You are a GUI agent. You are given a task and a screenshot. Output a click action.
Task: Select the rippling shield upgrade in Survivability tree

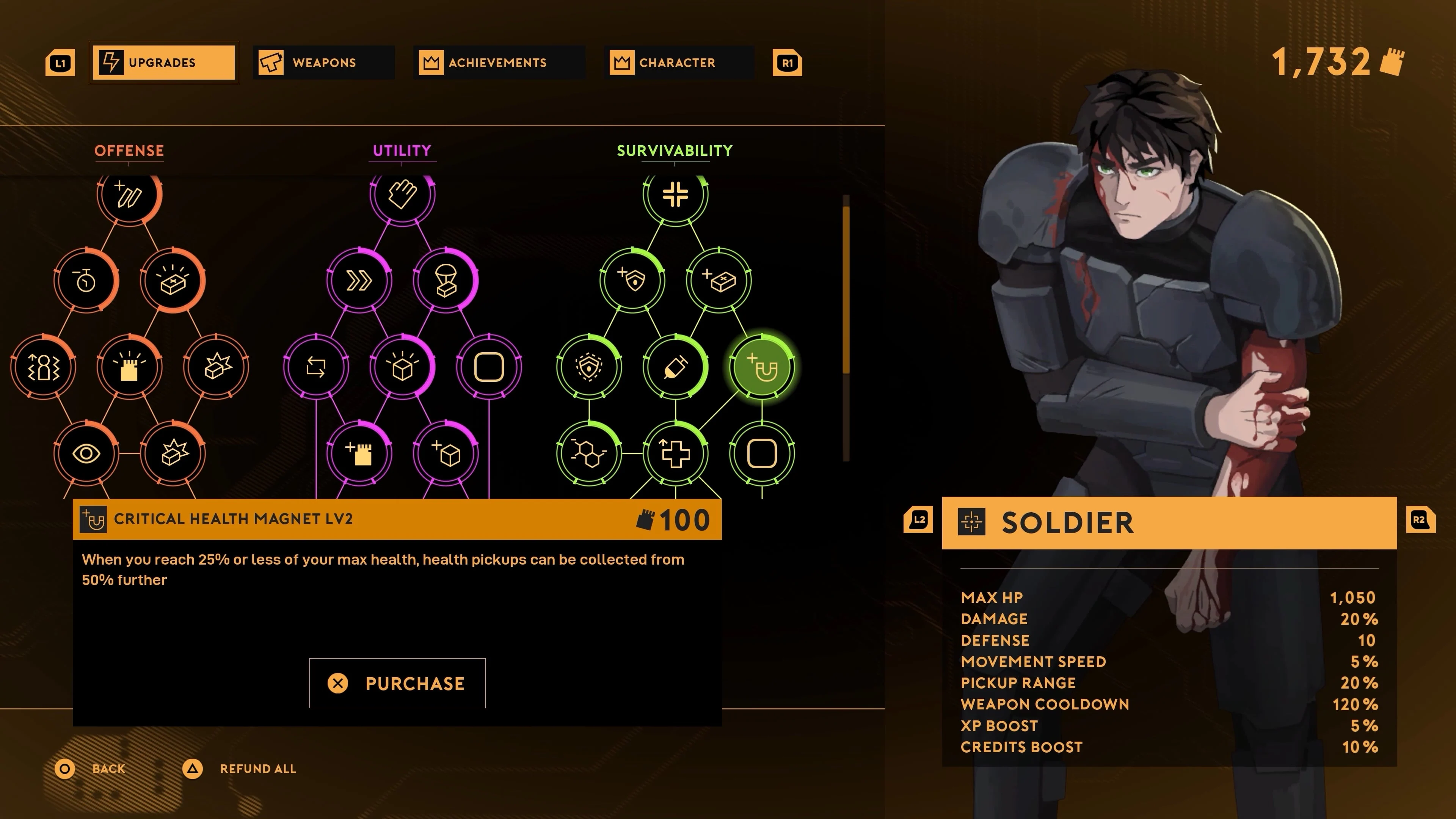coord(589,367)
